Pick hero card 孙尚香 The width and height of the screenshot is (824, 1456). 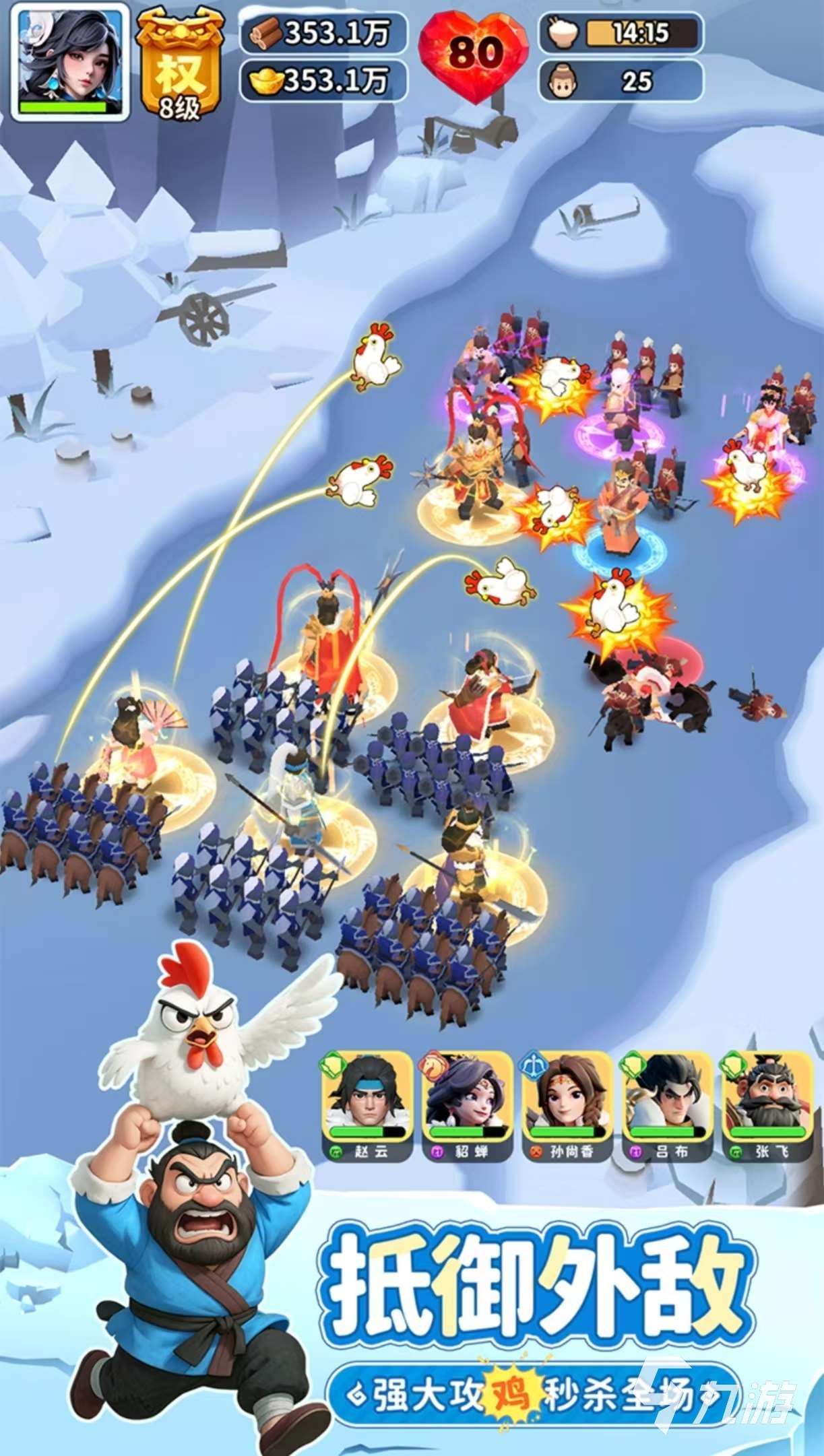click(x=567, y=1103)
